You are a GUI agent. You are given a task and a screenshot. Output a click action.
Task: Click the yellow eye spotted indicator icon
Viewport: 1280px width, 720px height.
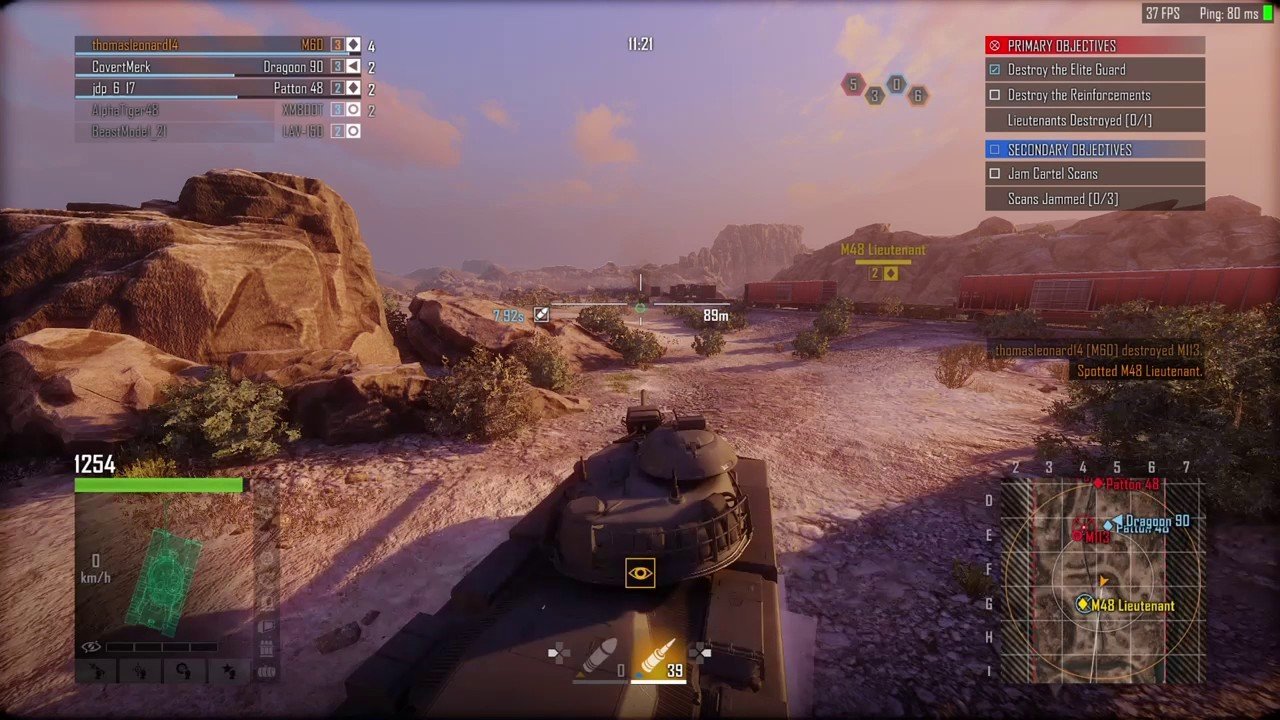(640, 573)
